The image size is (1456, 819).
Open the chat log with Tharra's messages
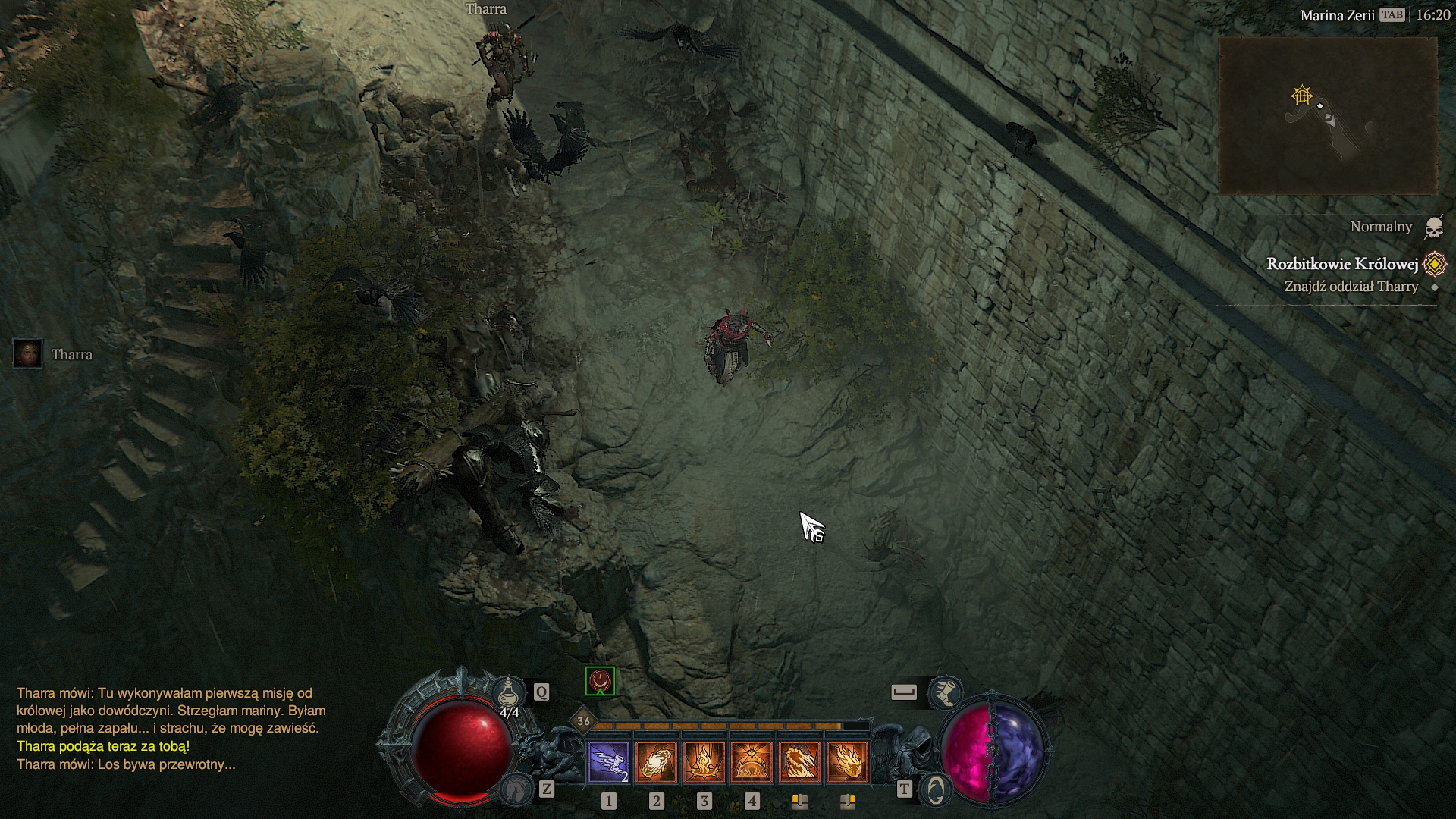coord(171,728)
